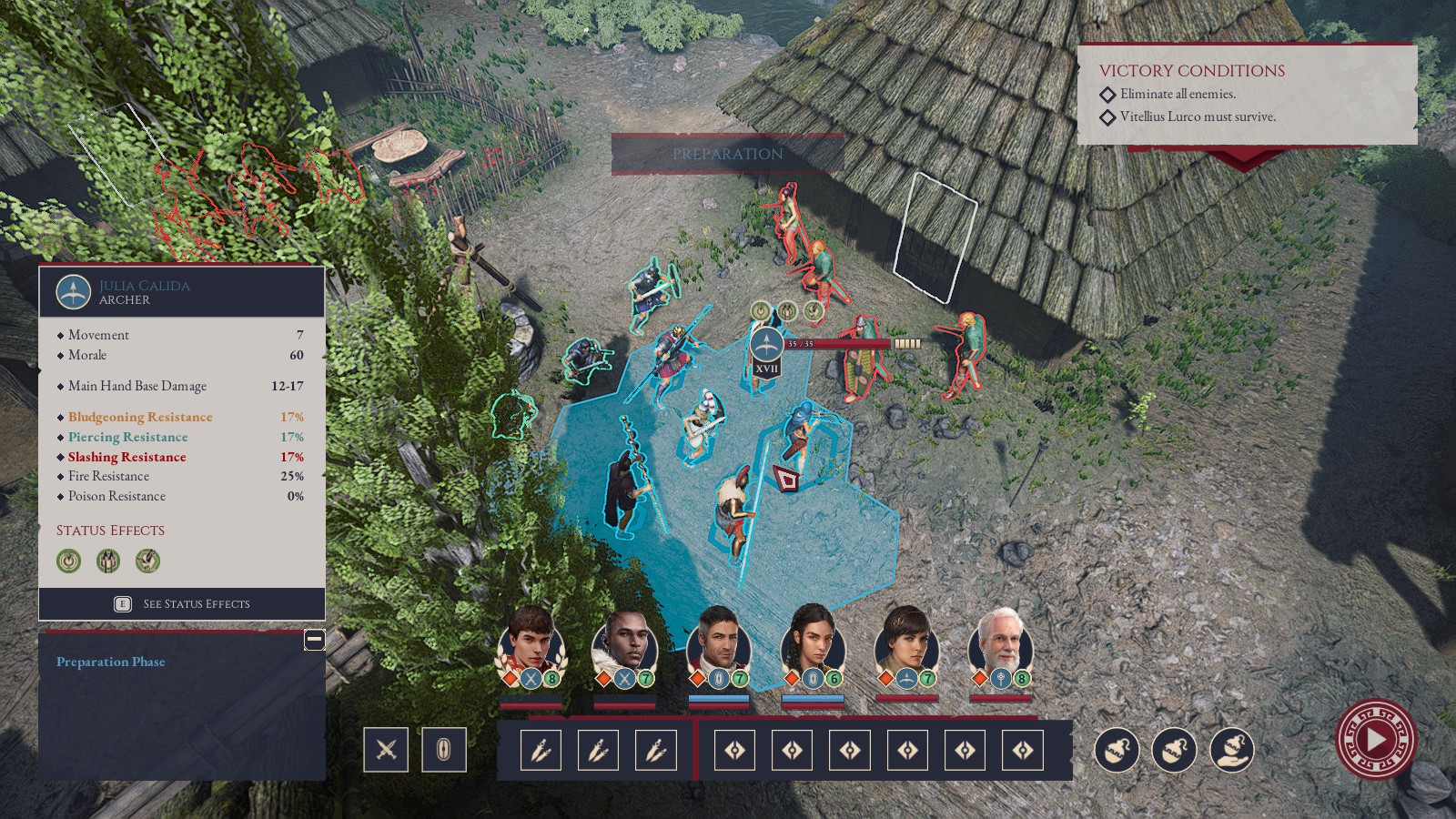Switch to the shield weapon set
The height and width of the screenshot is (819, 1456).
444,750
